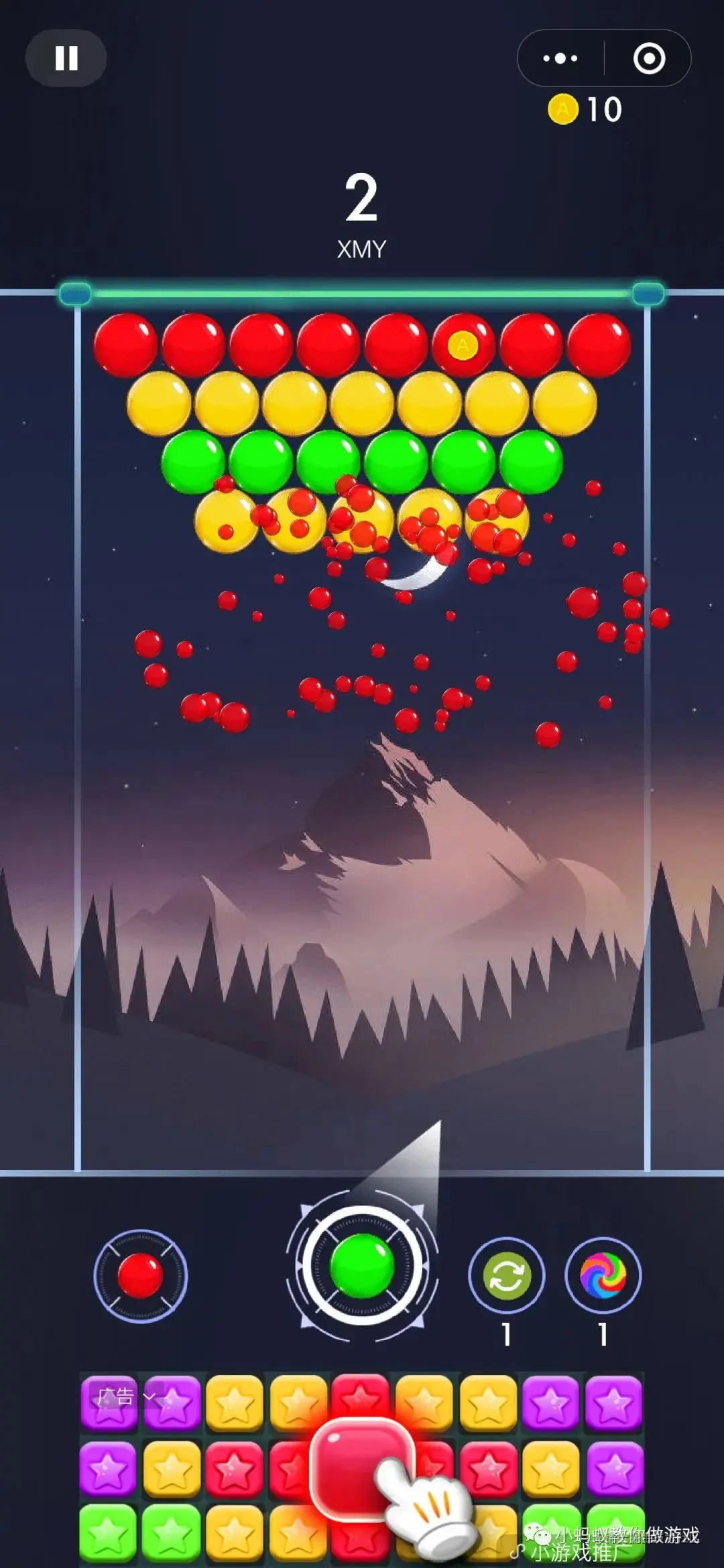Swap to the red reserve bubble
Image resolution: width=724 pixels, height=1568 pixels.
[x=140, y=1276]
